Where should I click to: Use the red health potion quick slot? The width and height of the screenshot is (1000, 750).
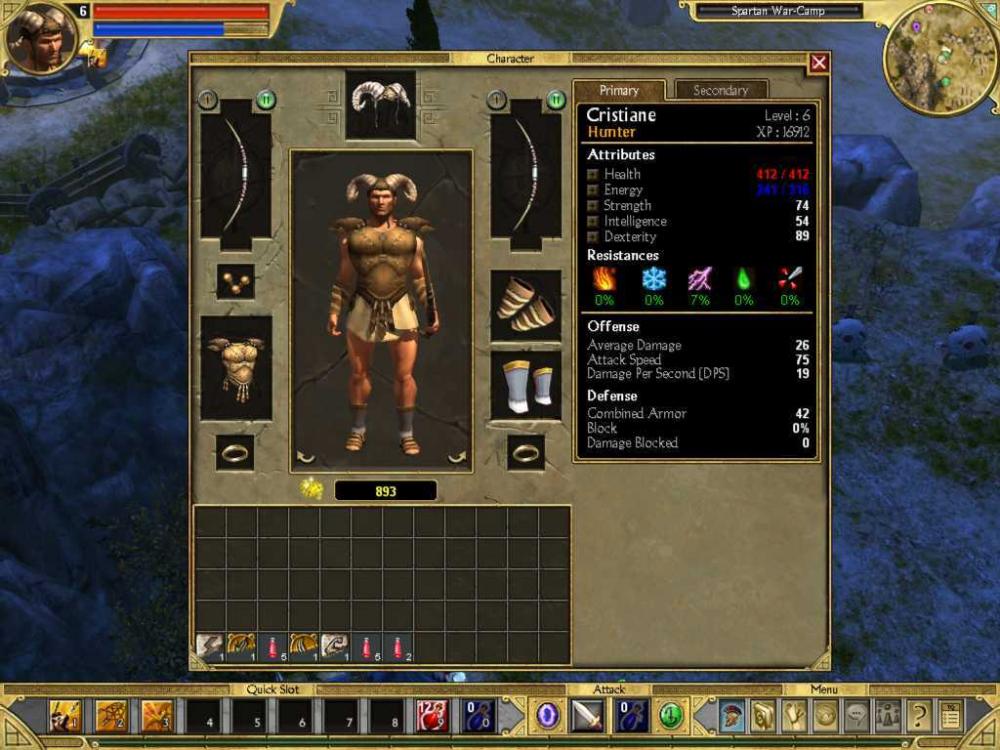pos(432,716)
